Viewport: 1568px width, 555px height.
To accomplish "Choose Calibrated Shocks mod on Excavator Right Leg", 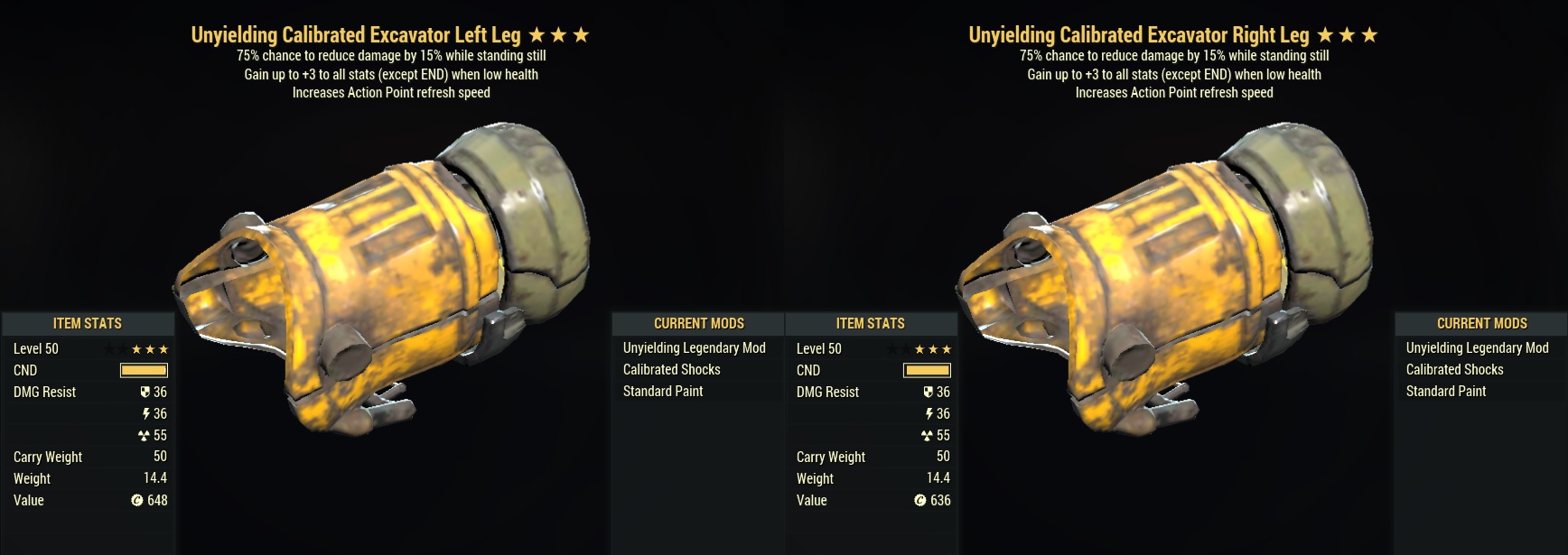I will (x=1454, y=369).
